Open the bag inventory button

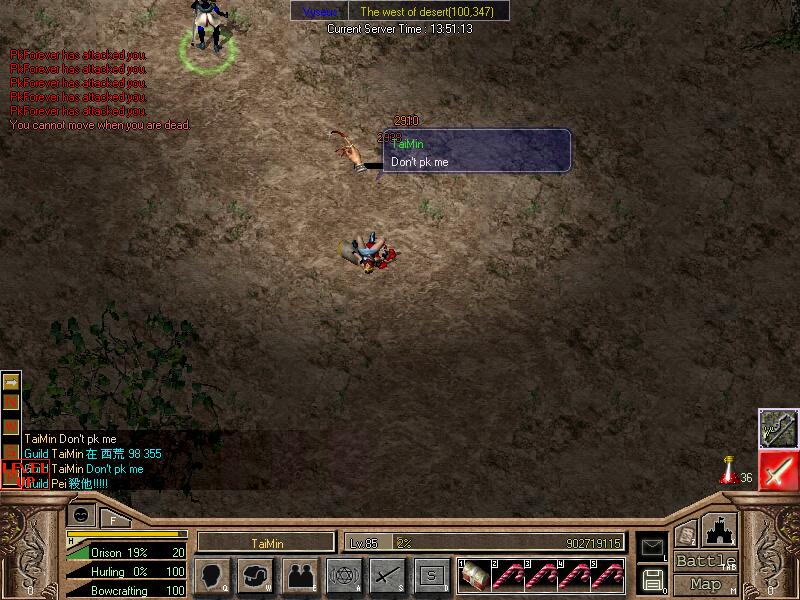pyautogui.click(x=256, y=575)
